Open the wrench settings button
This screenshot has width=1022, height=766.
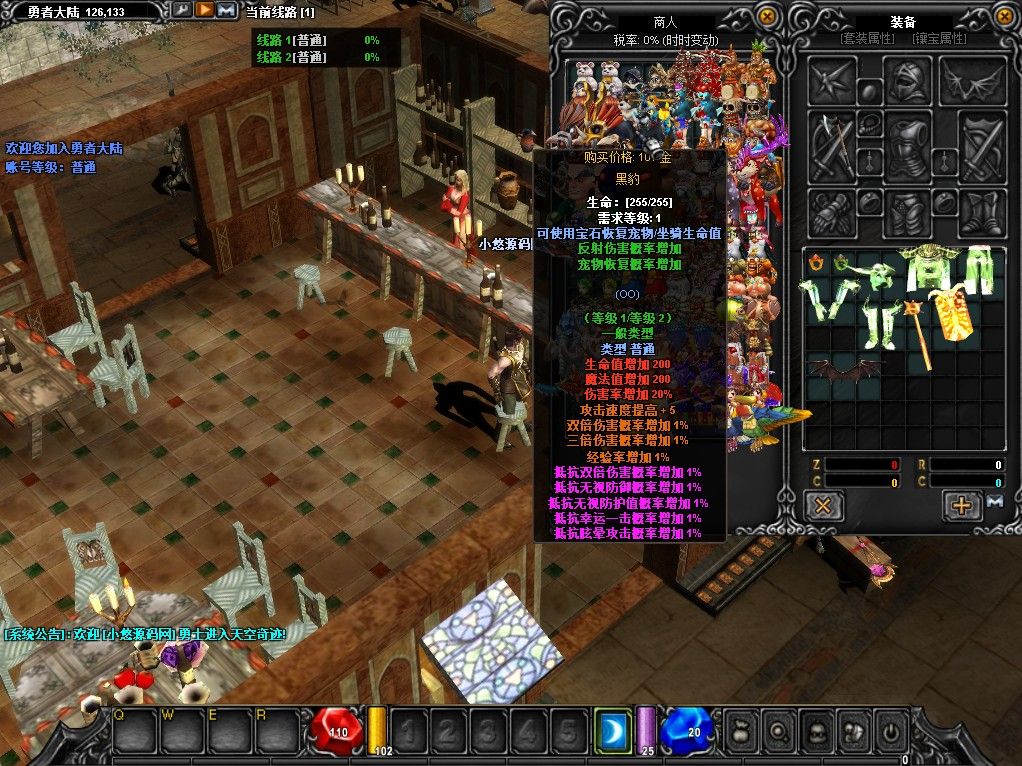pyautogui.click(x=181, y=11)
